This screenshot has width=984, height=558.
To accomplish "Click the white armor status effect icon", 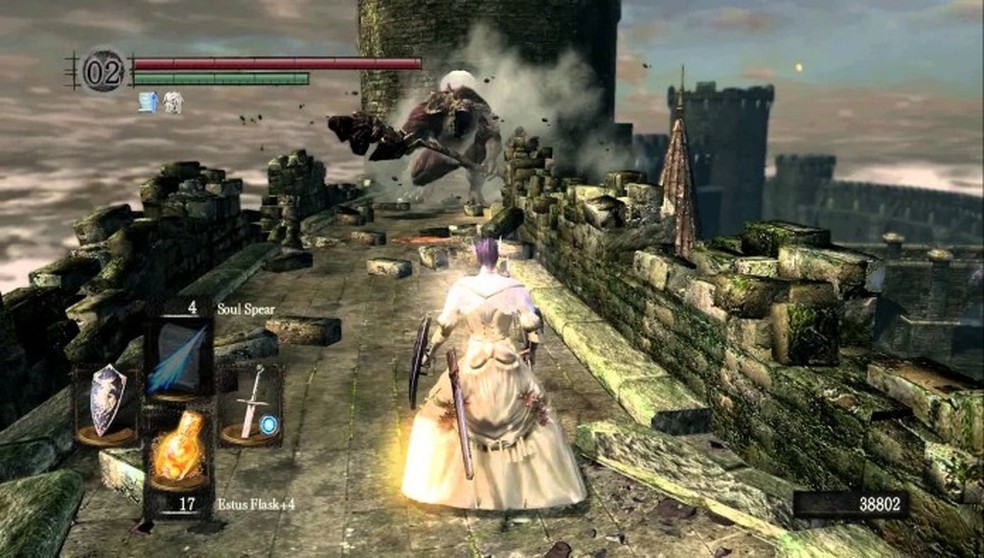I will pos(172,101).
